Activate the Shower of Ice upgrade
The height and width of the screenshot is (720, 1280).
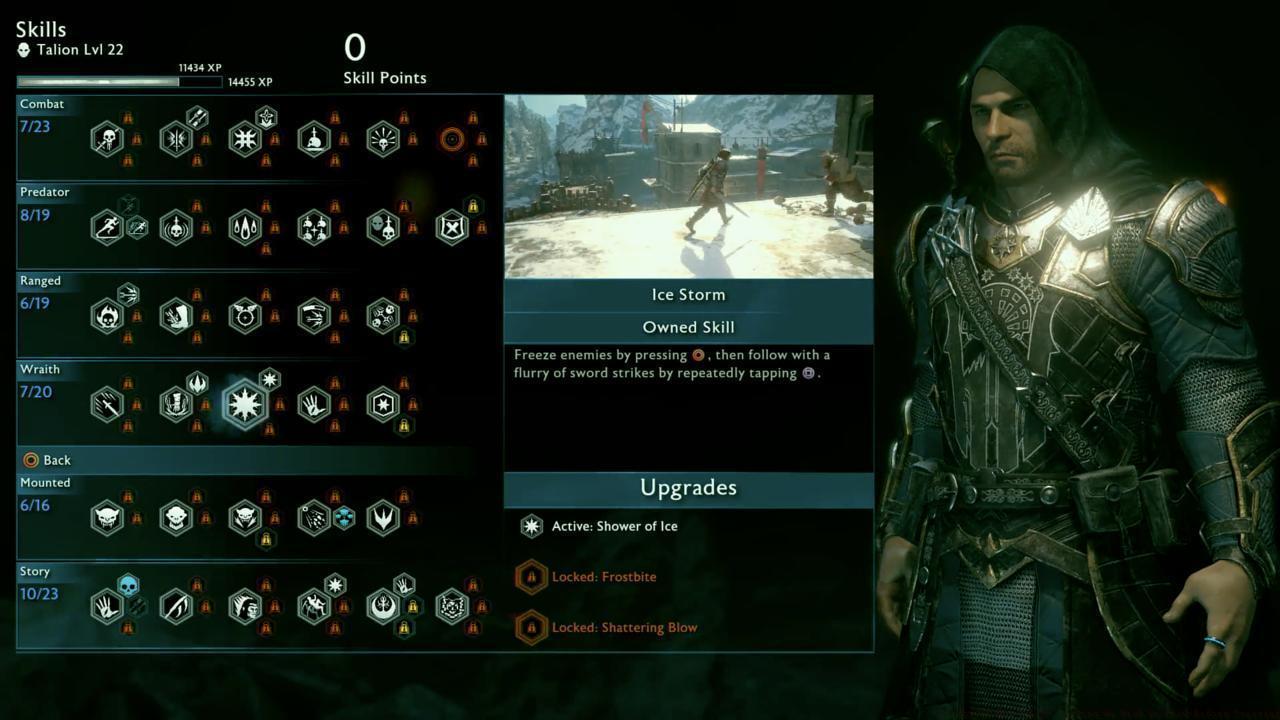click(x=615, y=525)
